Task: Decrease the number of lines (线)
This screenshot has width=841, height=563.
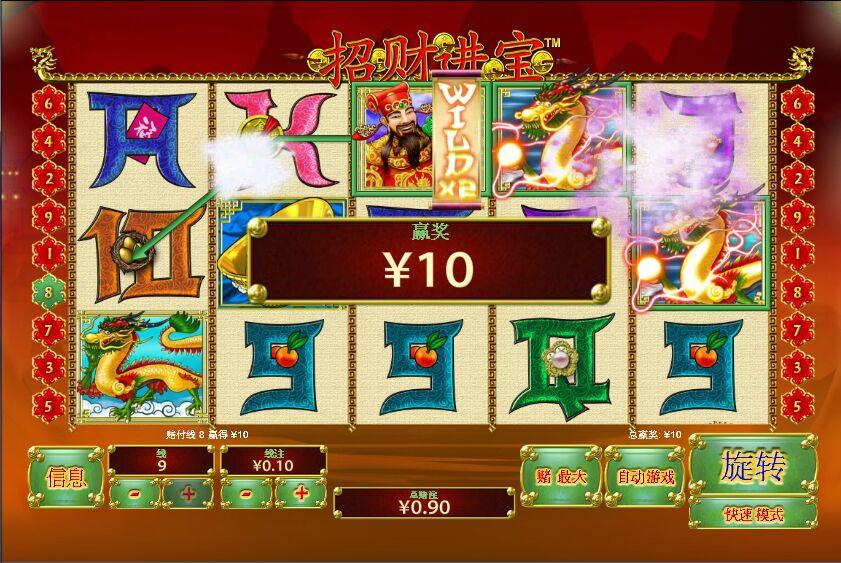Action: [135, 492]
